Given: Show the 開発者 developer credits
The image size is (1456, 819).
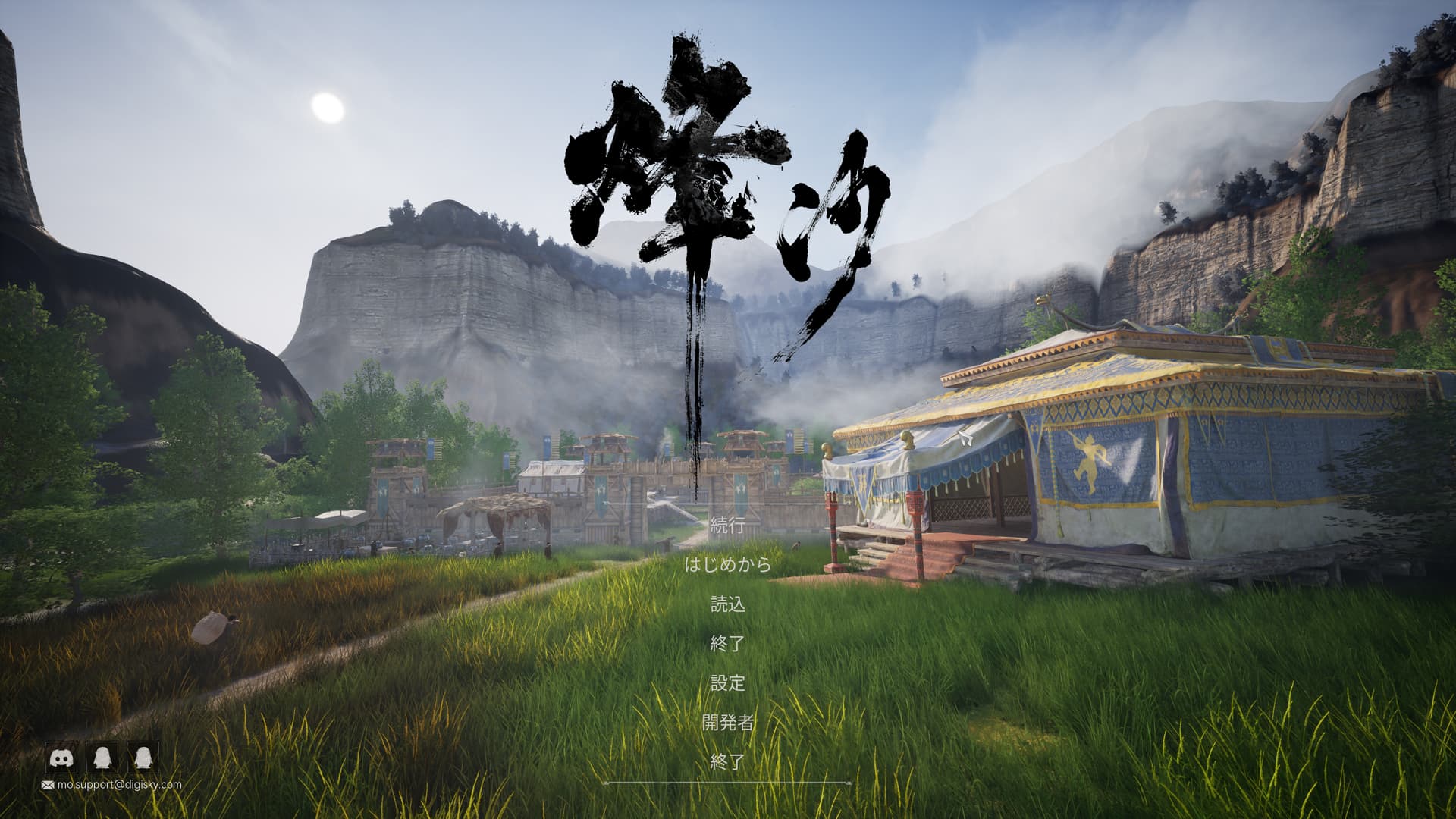Looking at the screenshot, I should pyautogui.click(x=727, y=723).
